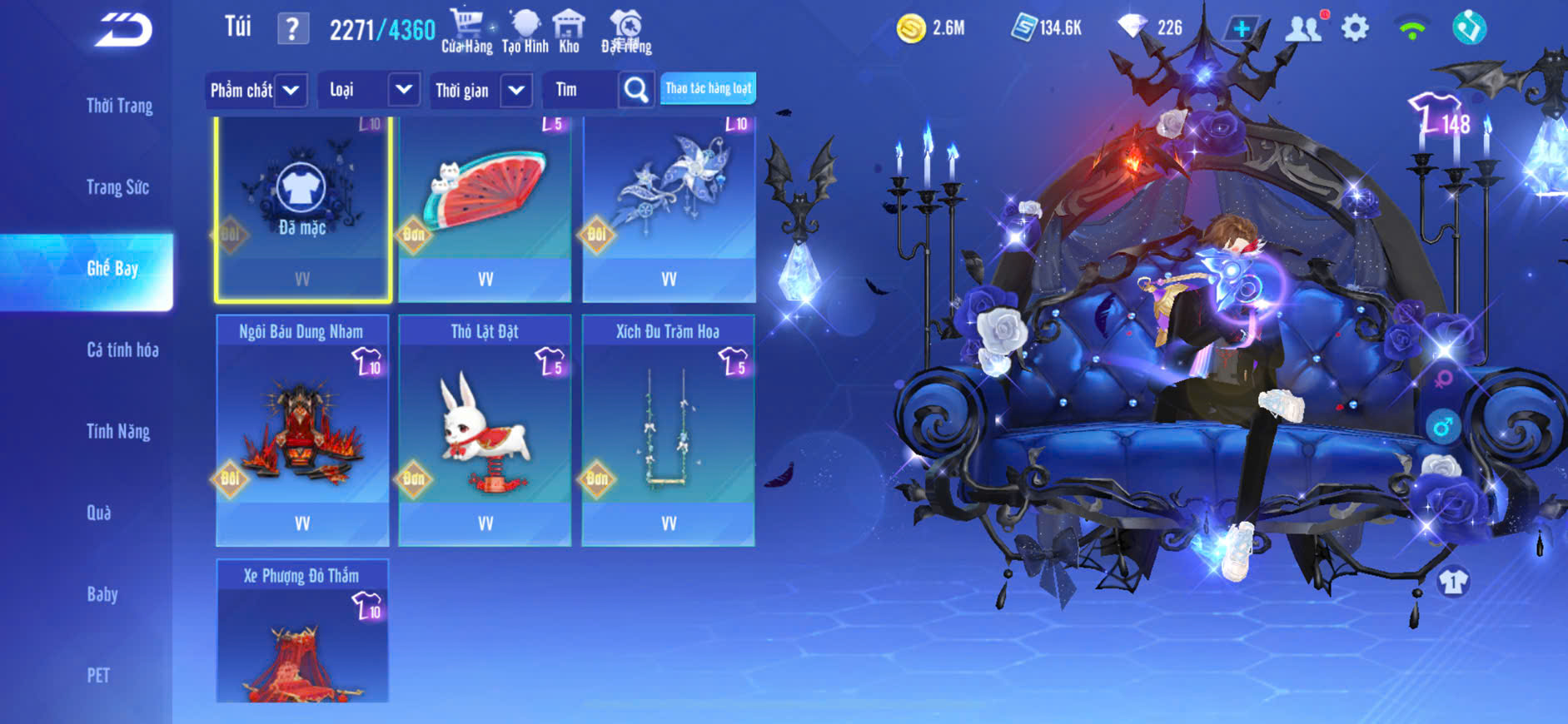
Task: Go back using the top-left arrow
Action: (123, 30)
